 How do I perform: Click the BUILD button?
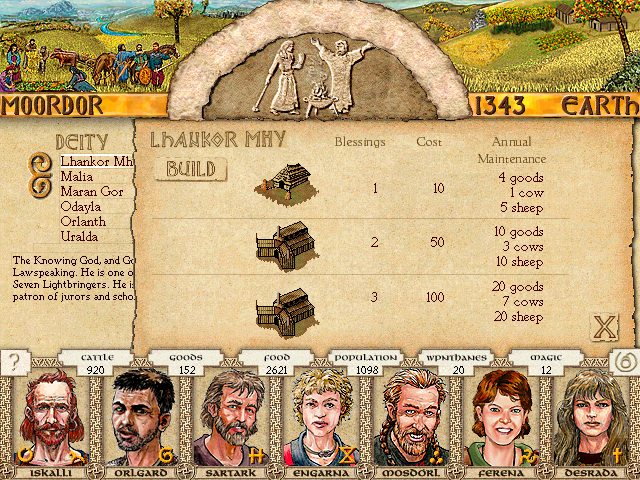190,169
